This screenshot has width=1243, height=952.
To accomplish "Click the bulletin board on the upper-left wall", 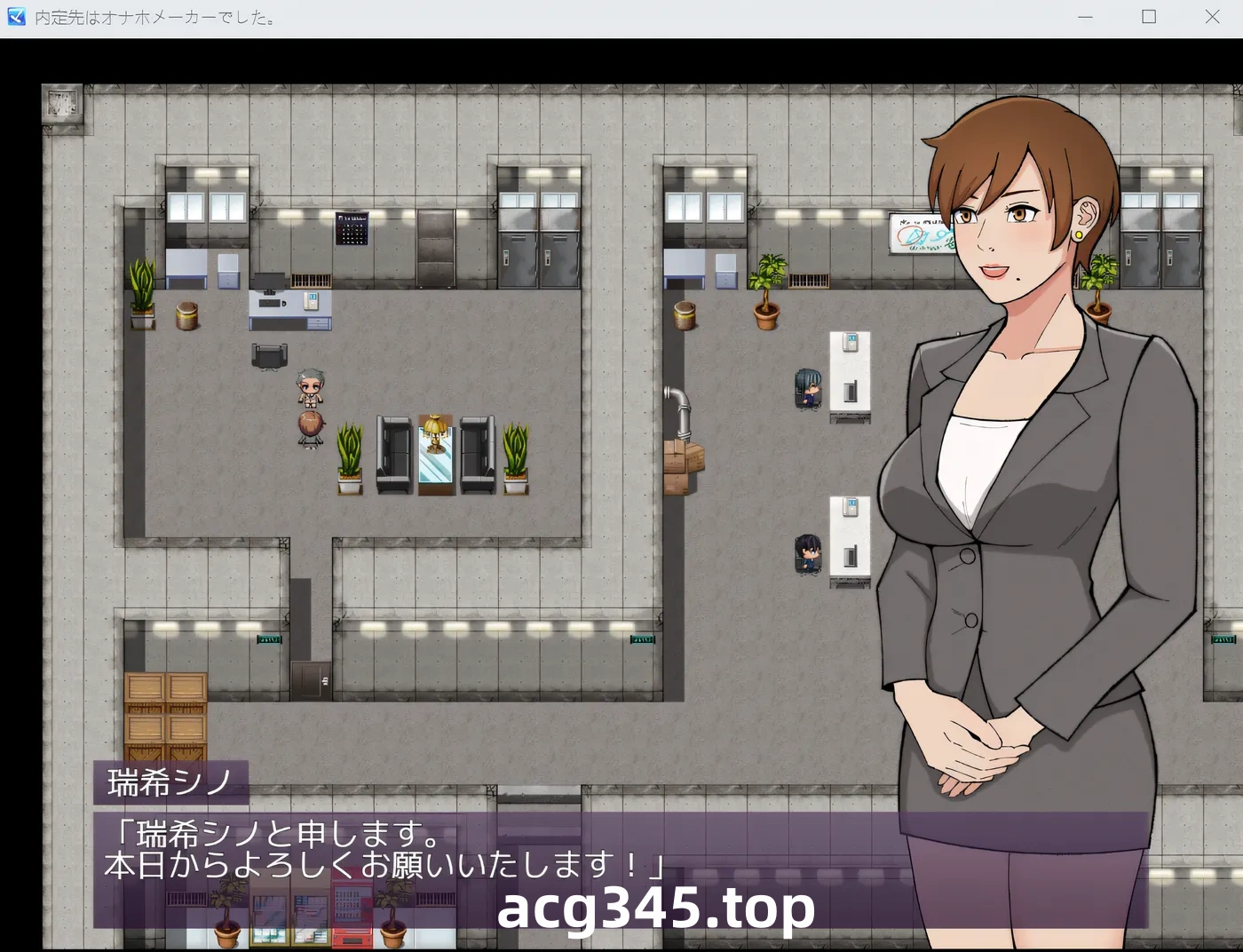I will click(x=352, y=229).
